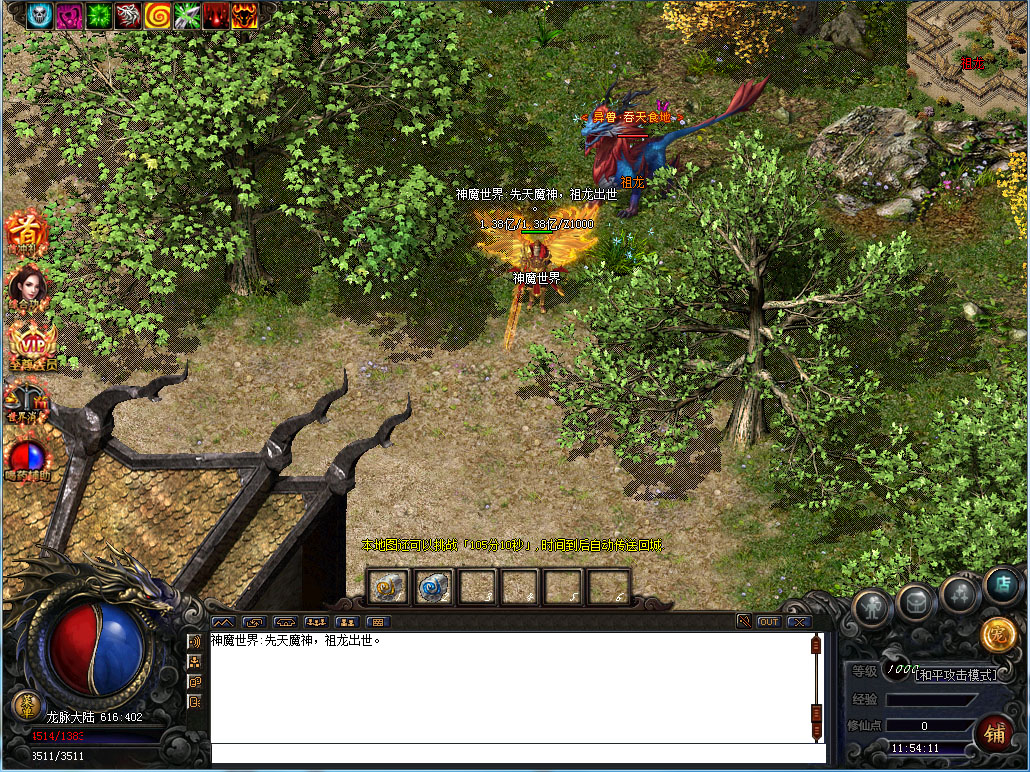The image size is (1030, 772).
Task: Open the 店 shop button
Action: [x=1001, y=584]
